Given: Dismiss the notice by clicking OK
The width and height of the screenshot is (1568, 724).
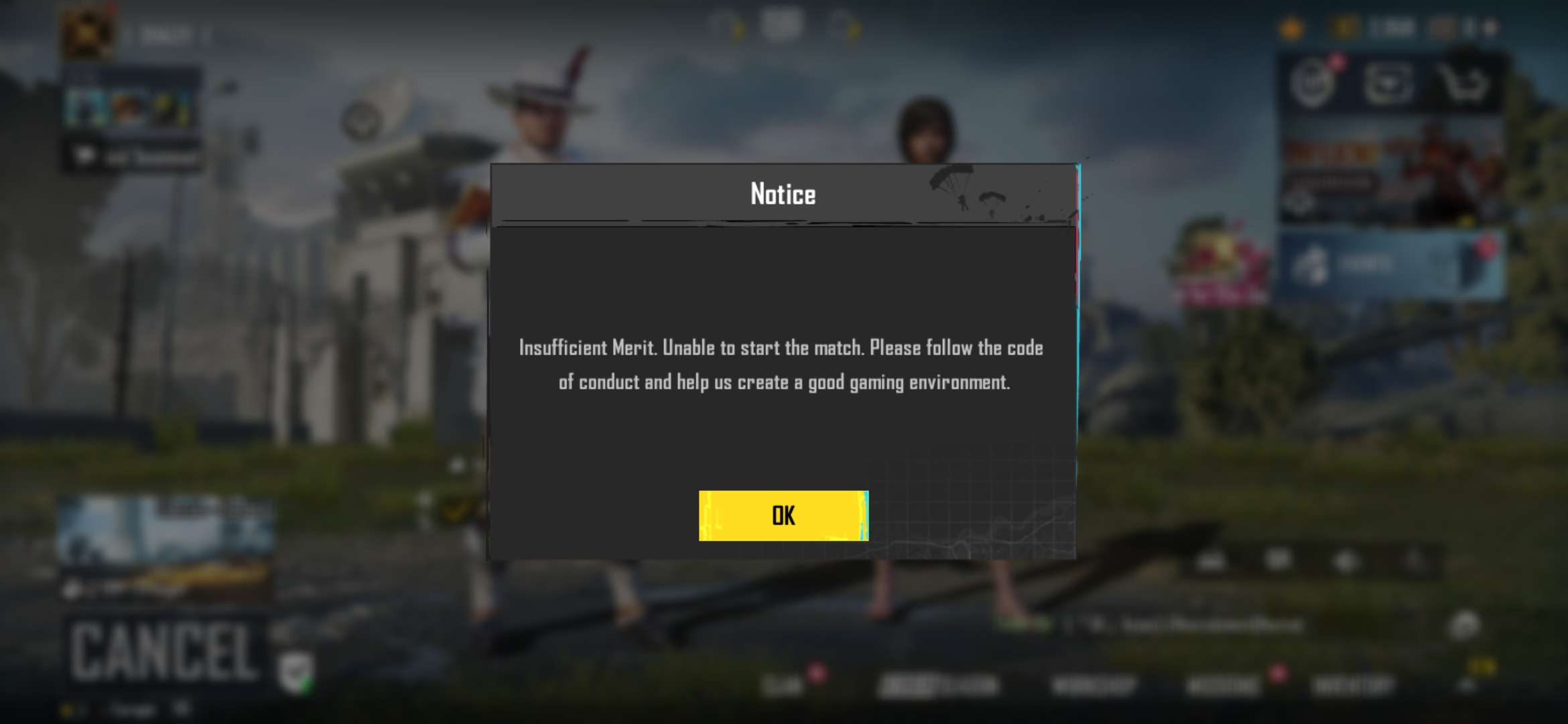Looking at the screenshot, I should pos(783,515).
